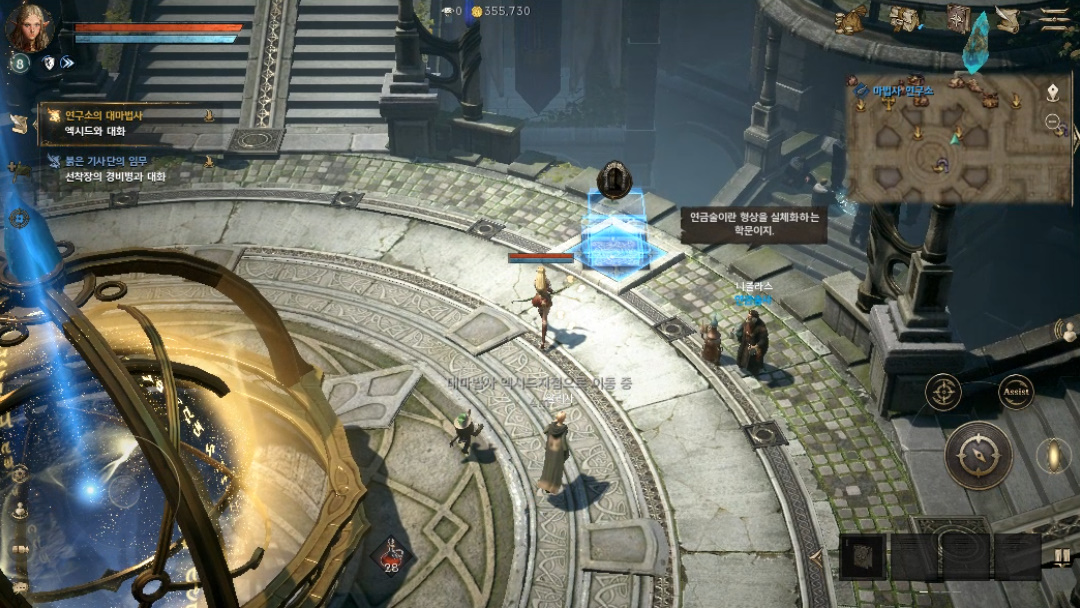The height and width of the screenshot is (608, 1080).
Task: Open the open-book icon by the quick slots
Action: click(x=1060, y=556)
